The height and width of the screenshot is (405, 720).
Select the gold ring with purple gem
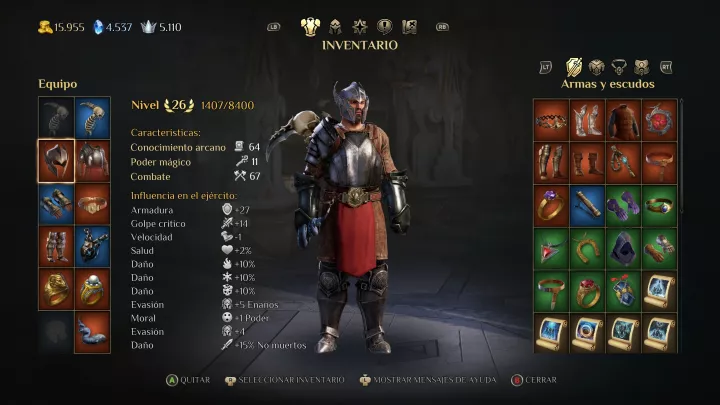tap(551, 204)
